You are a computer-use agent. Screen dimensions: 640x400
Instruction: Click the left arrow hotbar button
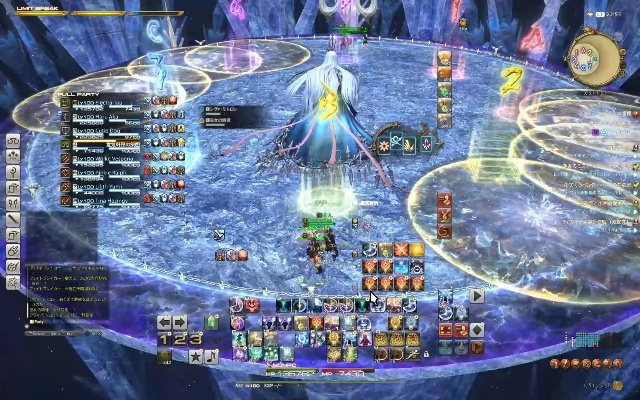tap(165, 322)
